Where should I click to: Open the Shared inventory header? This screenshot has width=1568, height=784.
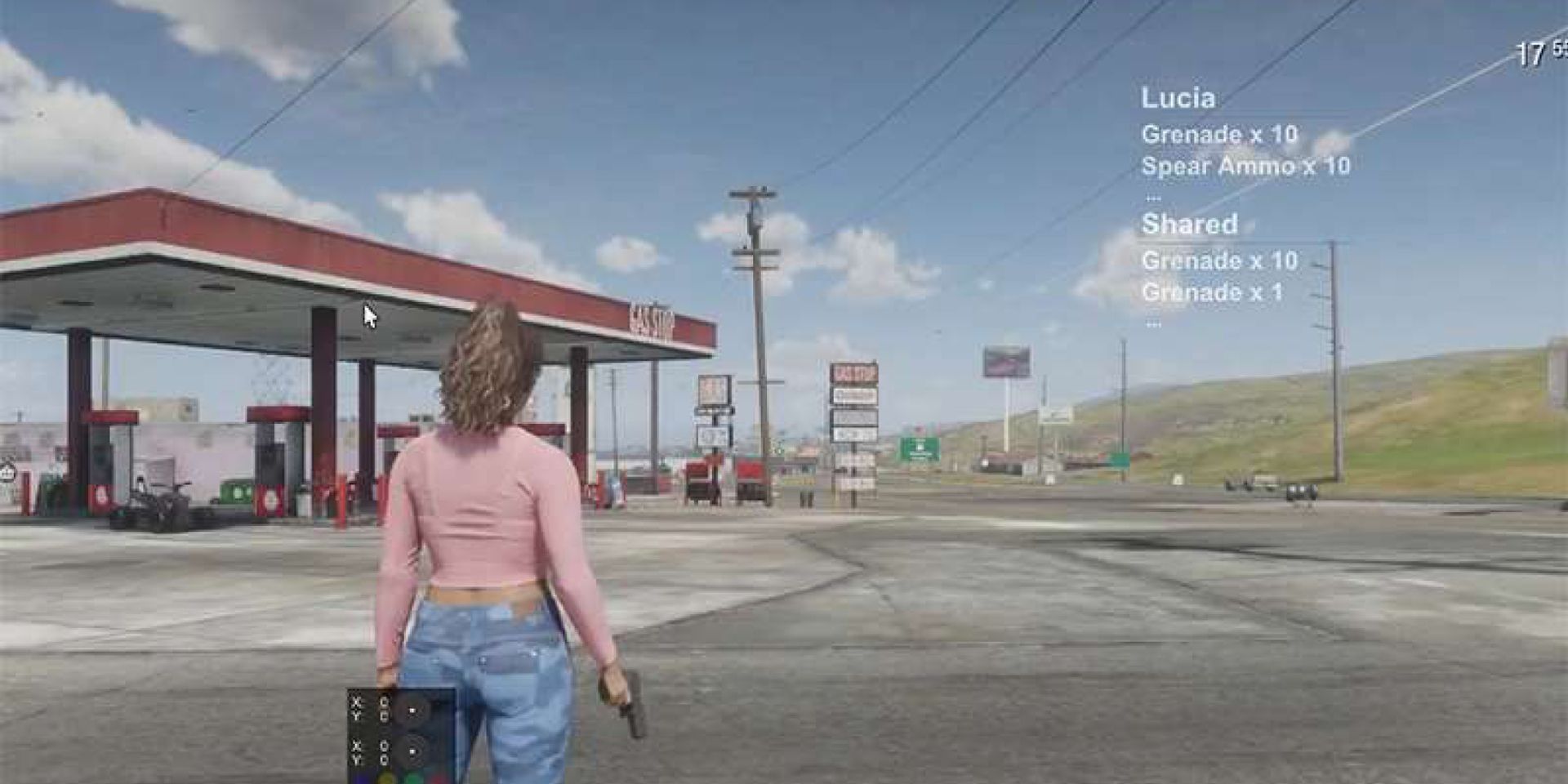tap(1190, 224)
